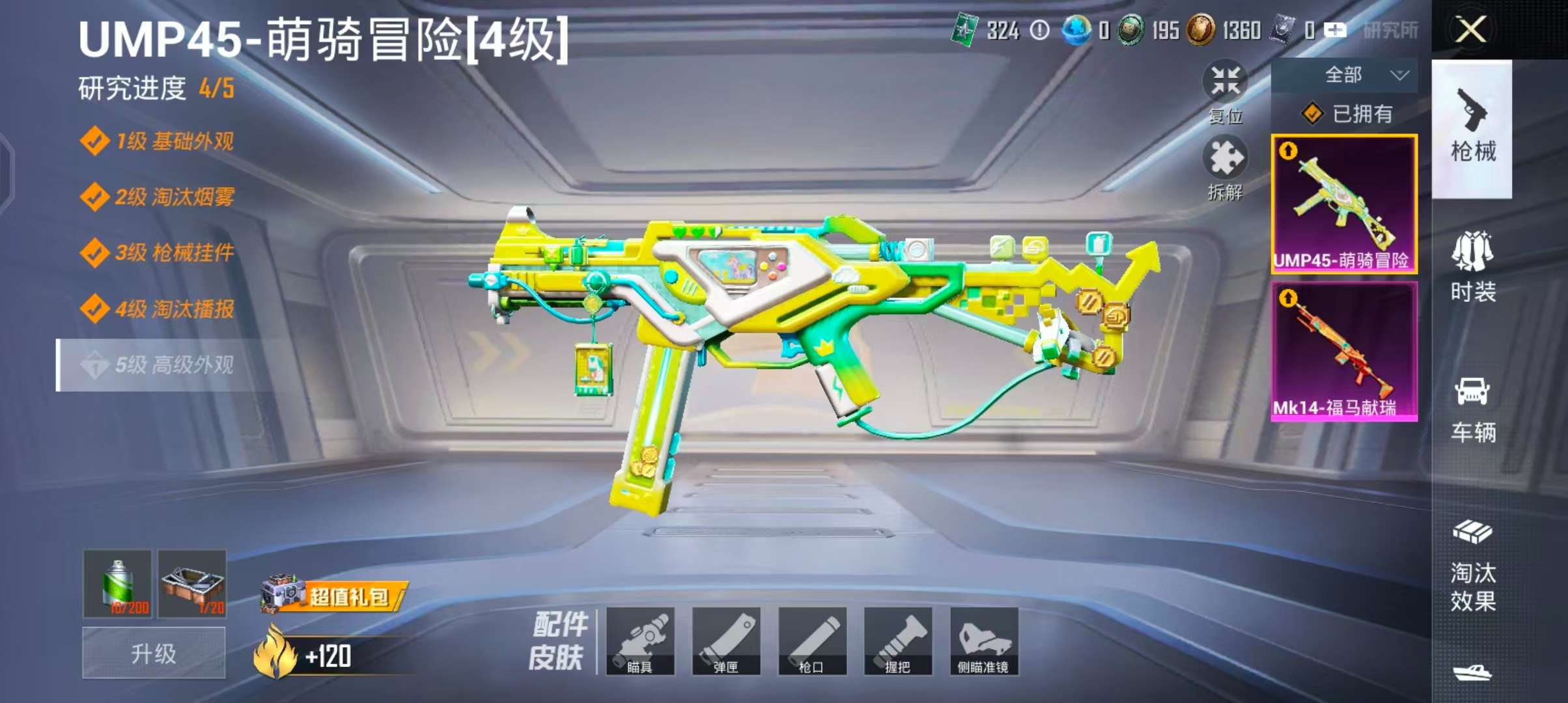Select the Mk14-福马献瑞 skin thumbnail
The image size is (1568, 703).
coord(1344,351)
